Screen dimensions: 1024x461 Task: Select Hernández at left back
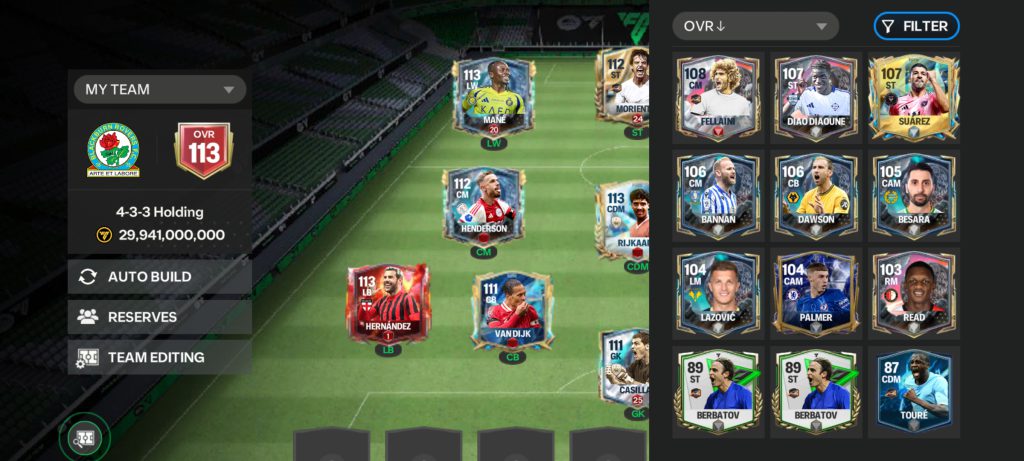(x=388, y=303)
